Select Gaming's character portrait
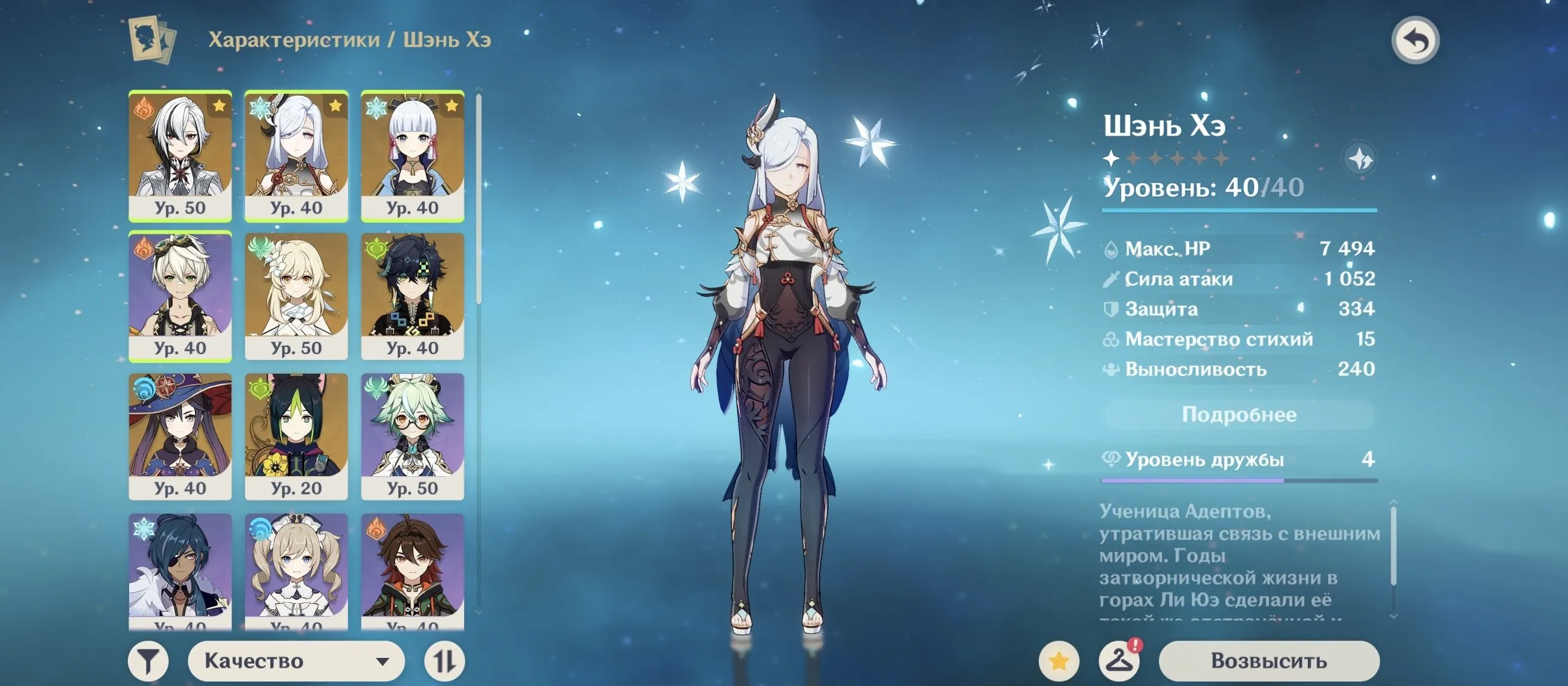The width and height of the screenshot is (1568, 686). [413, 569]
